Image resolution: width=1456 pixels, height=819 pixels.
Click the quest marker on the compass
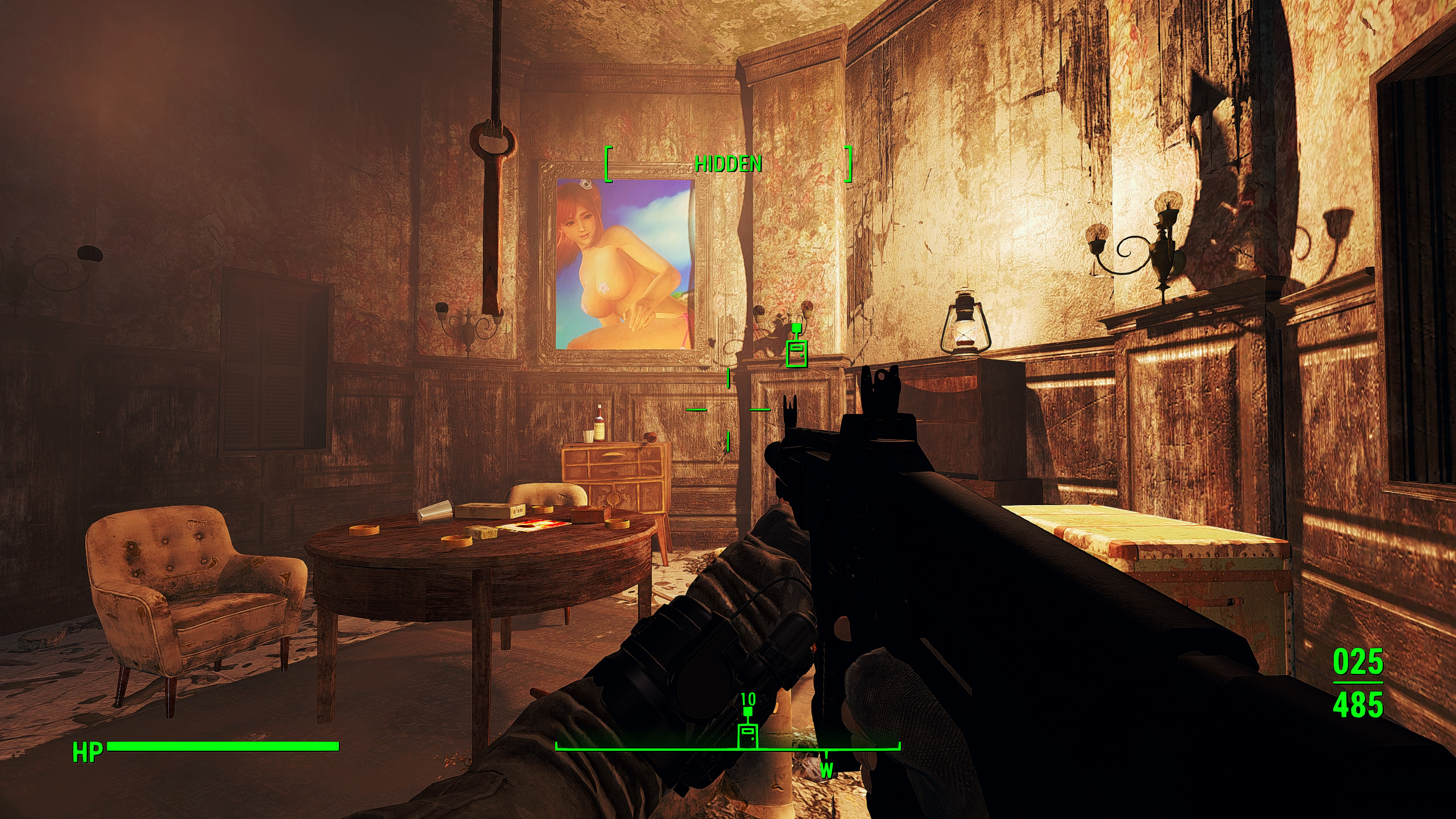pyautogui.click(x=747, y=735)
